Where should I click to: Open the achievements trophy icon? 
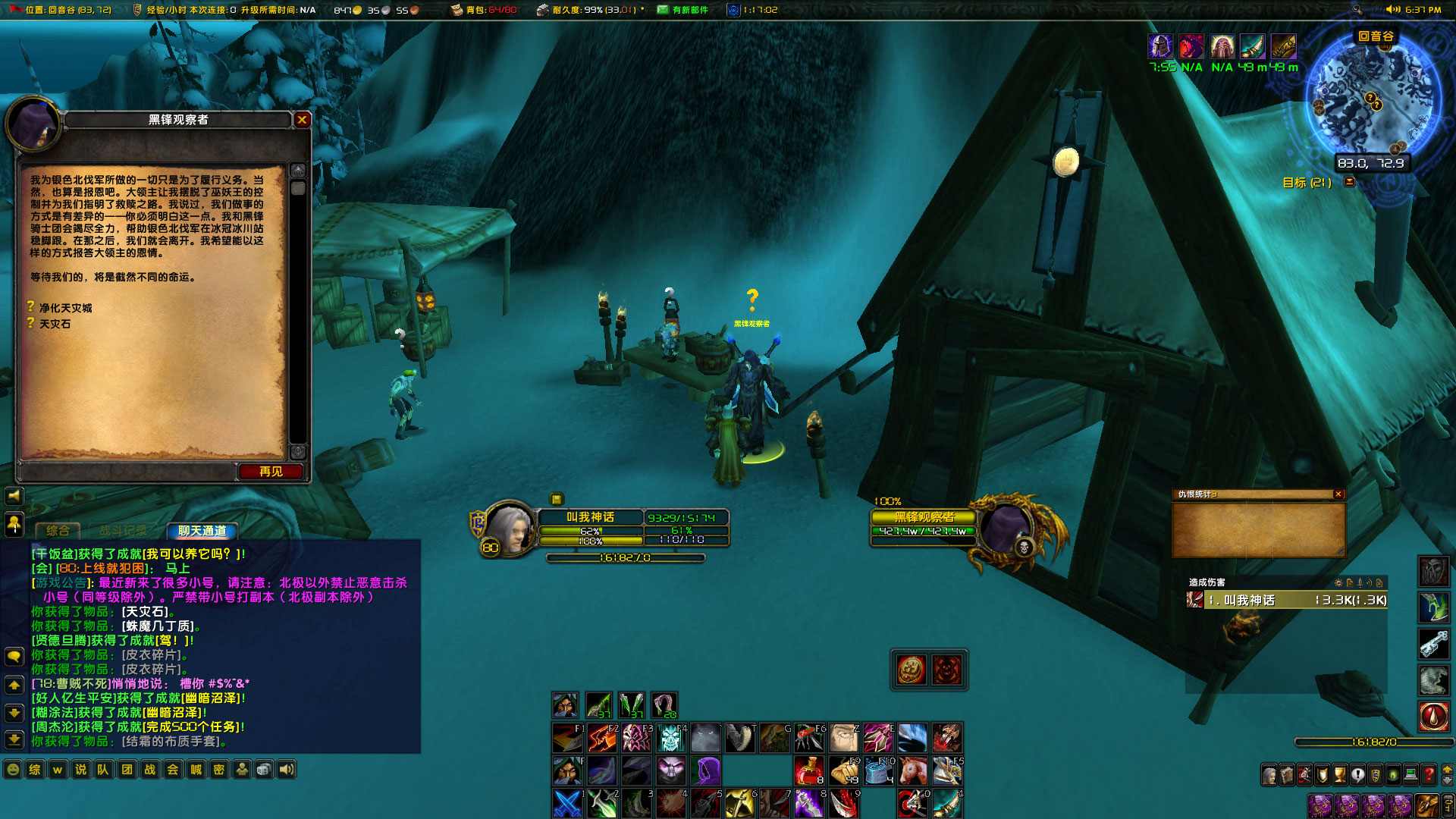(1341, 774)
